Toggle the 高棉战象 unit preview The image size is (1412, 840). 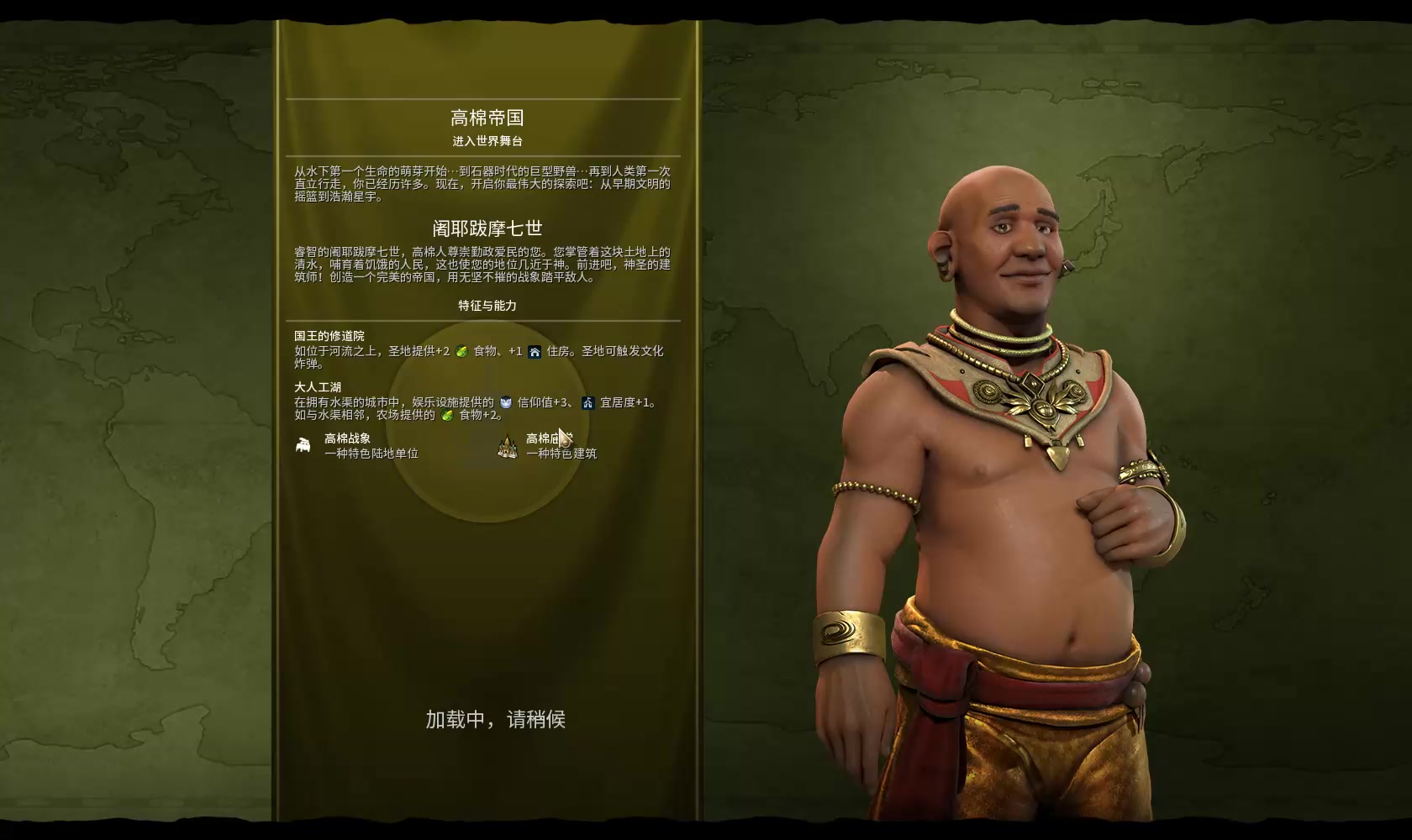347,438
